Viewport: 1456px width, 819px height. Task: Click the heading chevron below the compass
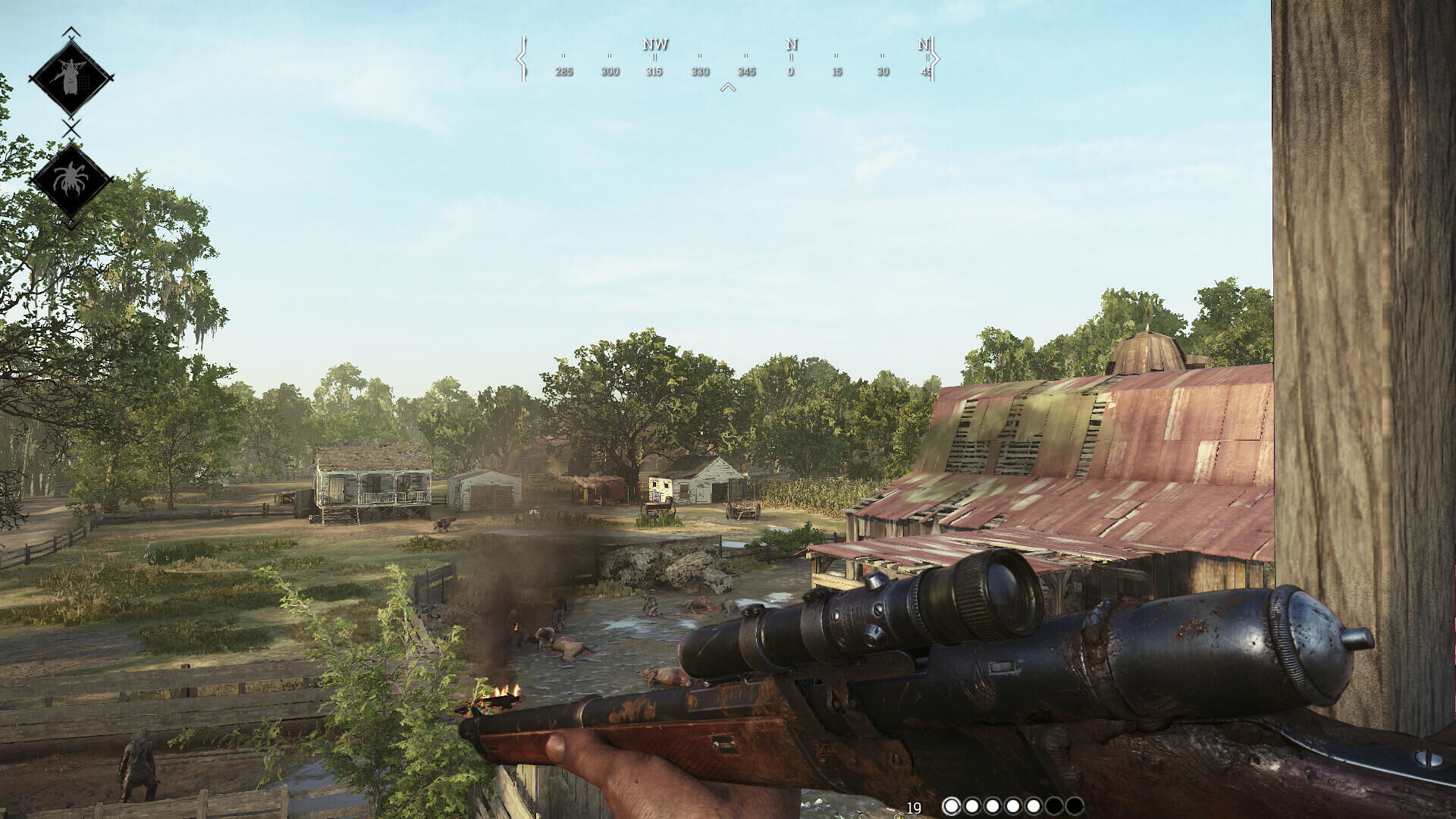[729, 86]
